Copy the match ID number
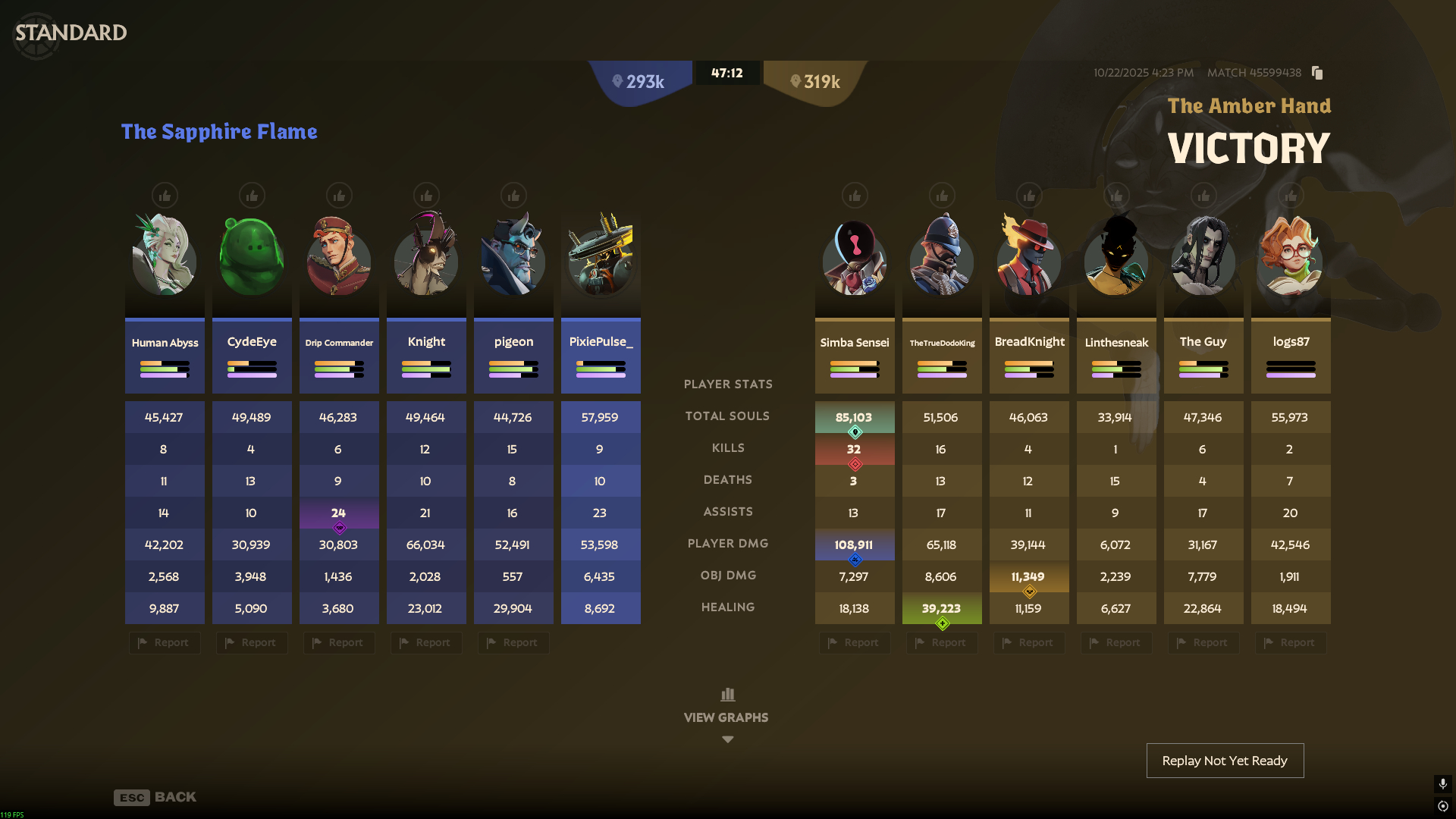The image size is (1456, 819). [x=1317, y=73]
